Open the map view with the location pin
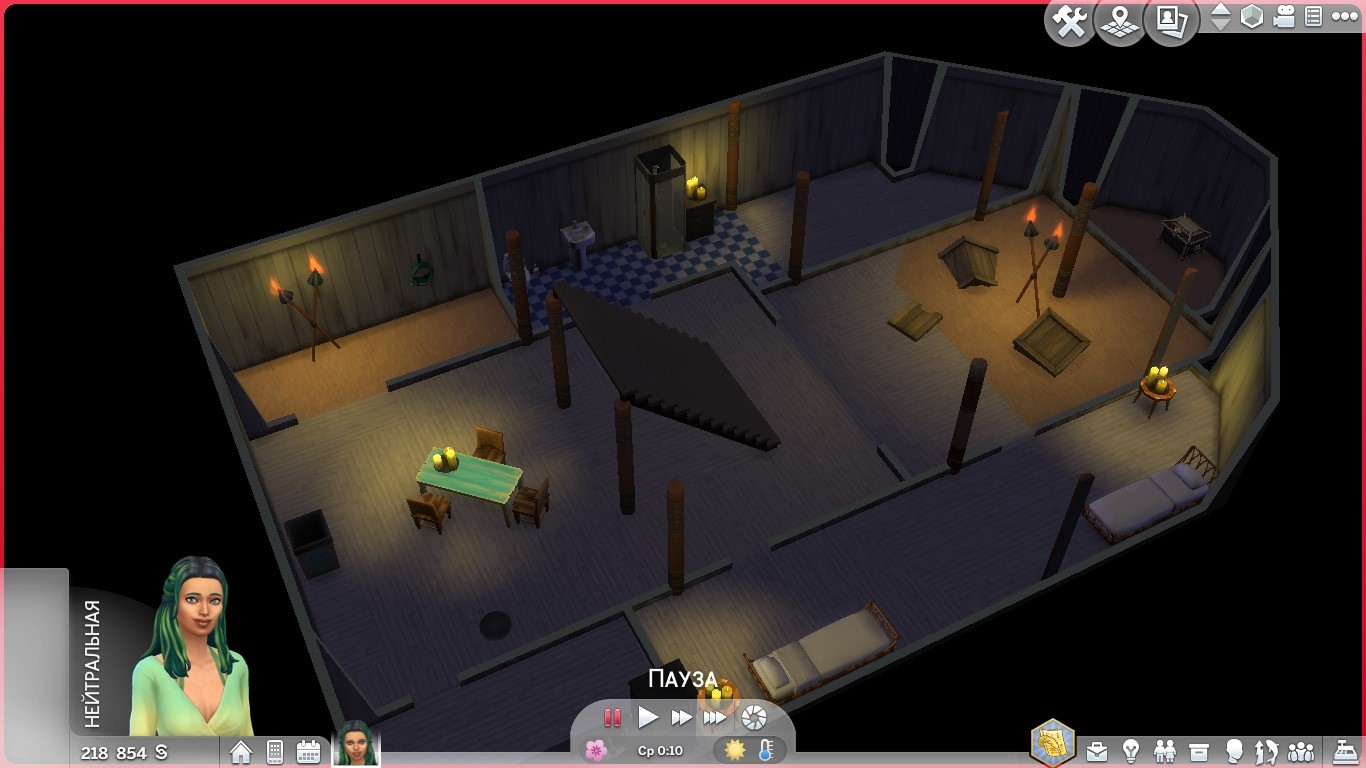The width and height of the screenshot is (1366, 768). coord(1121,22)
